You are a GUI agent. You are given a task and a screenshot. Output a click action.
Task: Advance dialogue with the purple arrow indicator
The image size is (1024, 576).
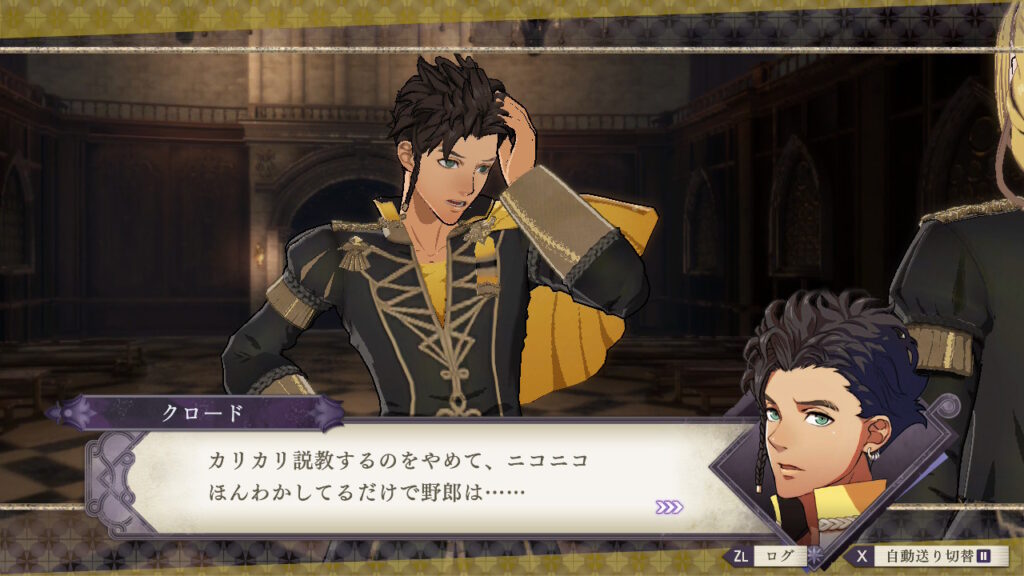point(669,507)
